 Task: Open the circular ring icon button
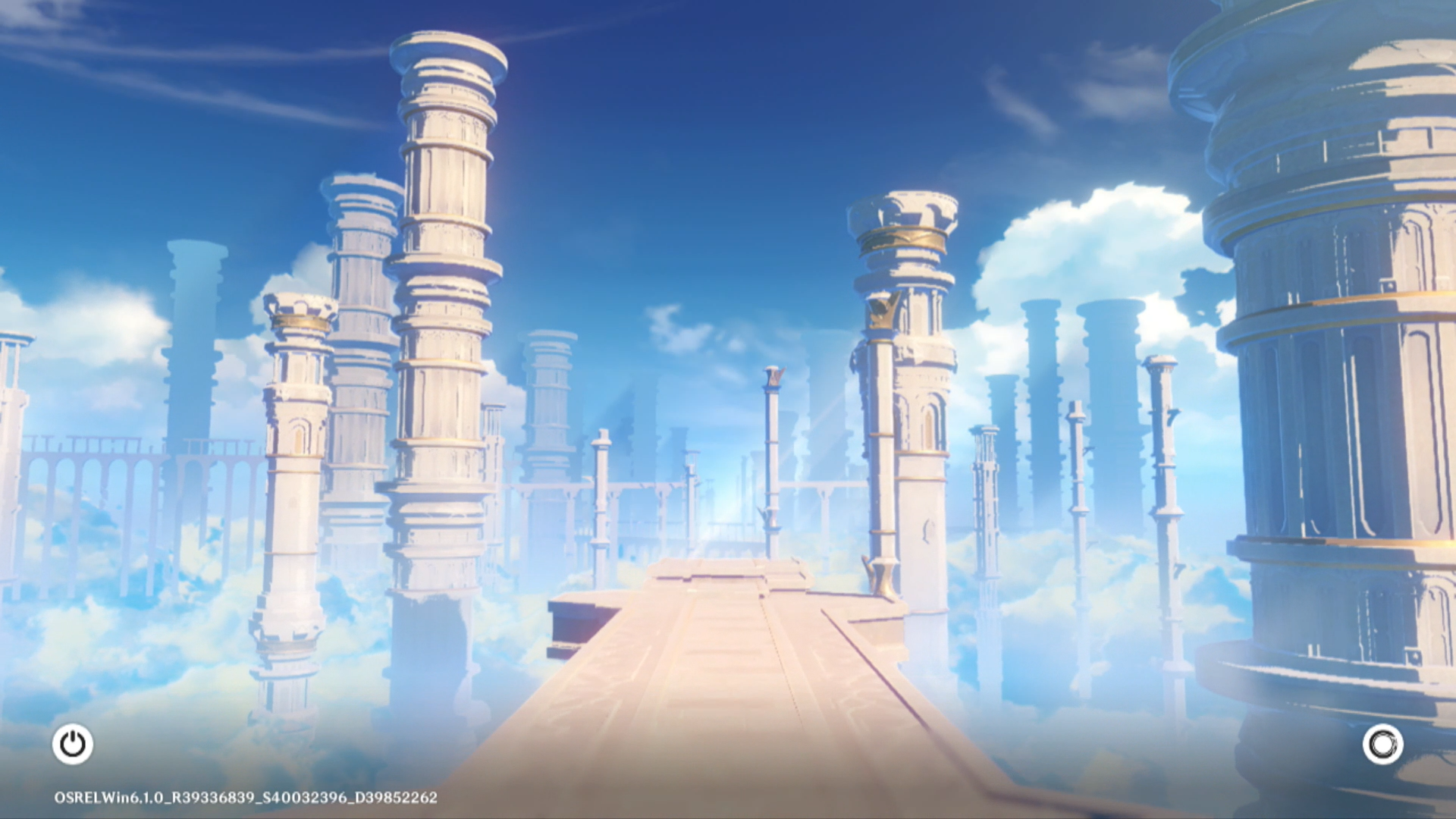pos(1382,744)
